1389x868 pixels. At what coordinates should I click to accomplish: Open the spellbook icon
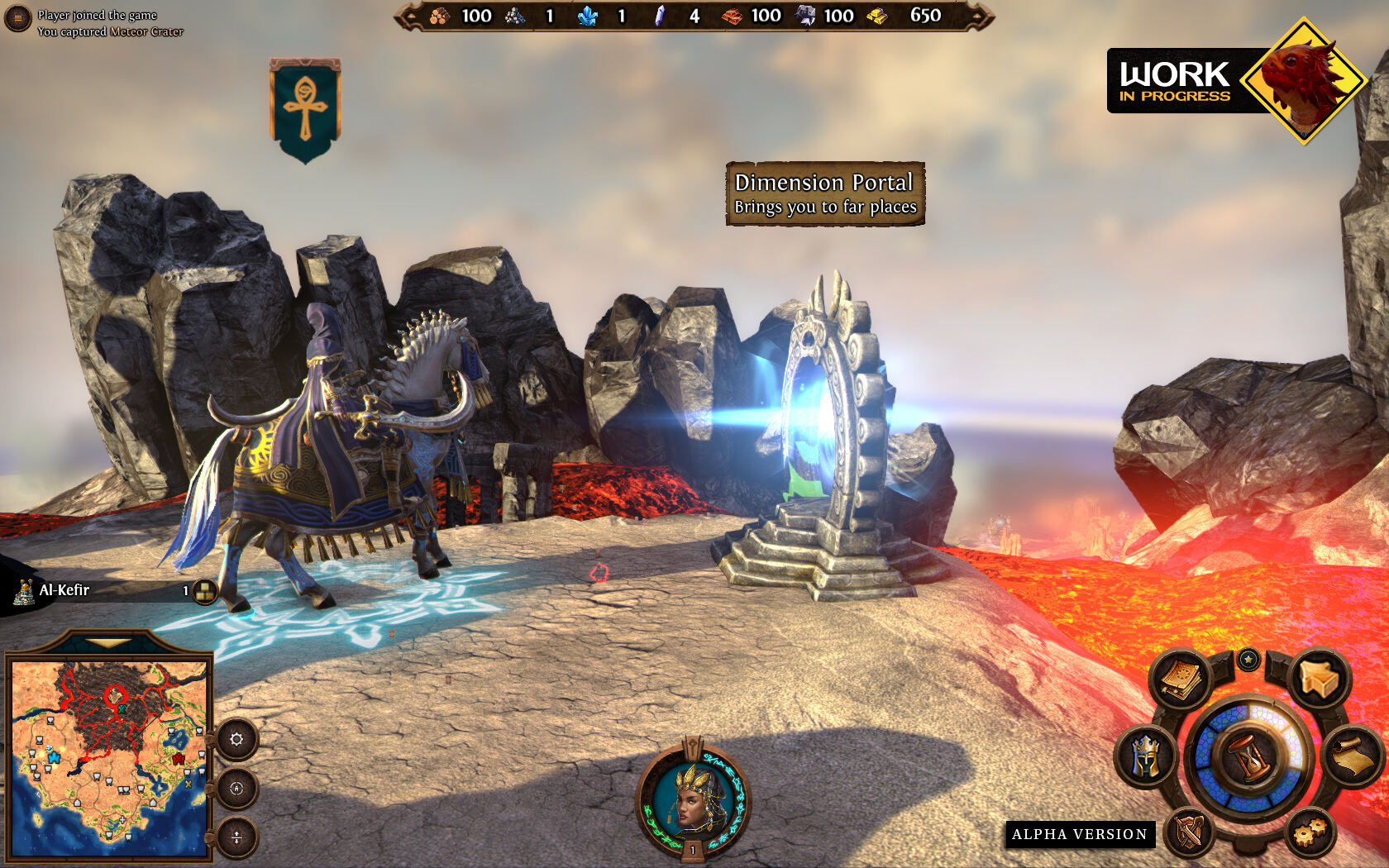point(1182,680)
